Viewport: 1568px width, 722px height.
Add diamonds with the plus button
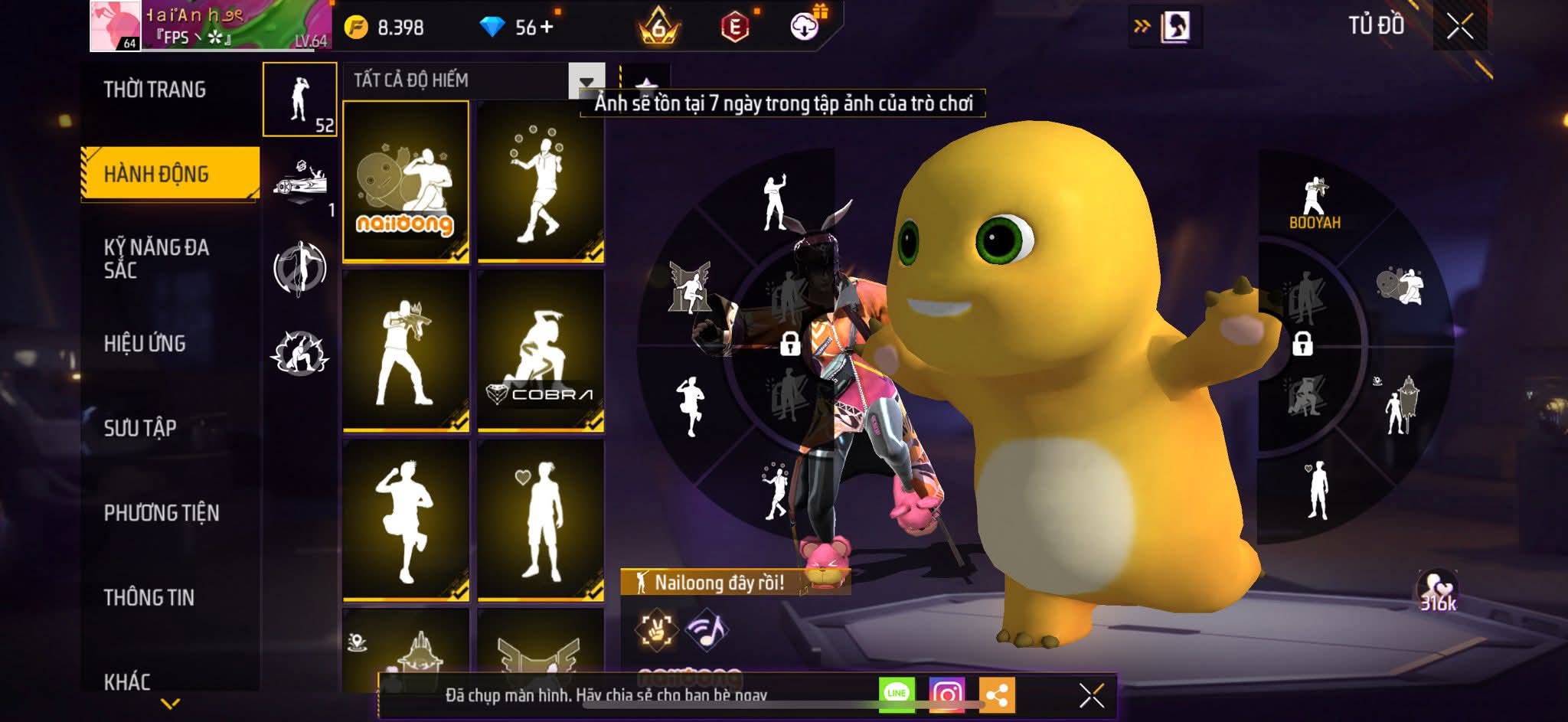[546, 28]
